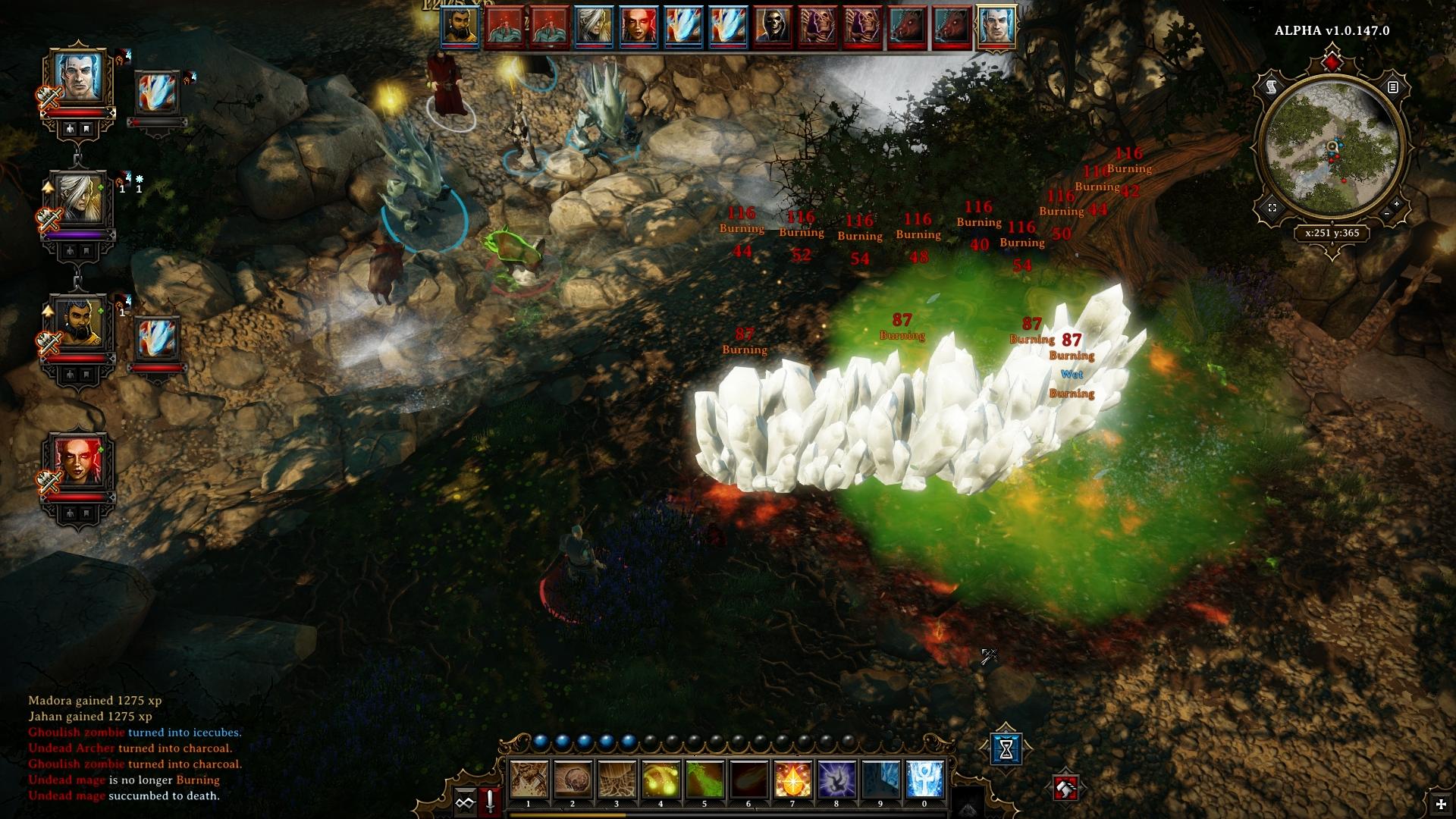Activate the hotbar skill in slot 1
1456x819 pixels.
click(x=529, y=780)
